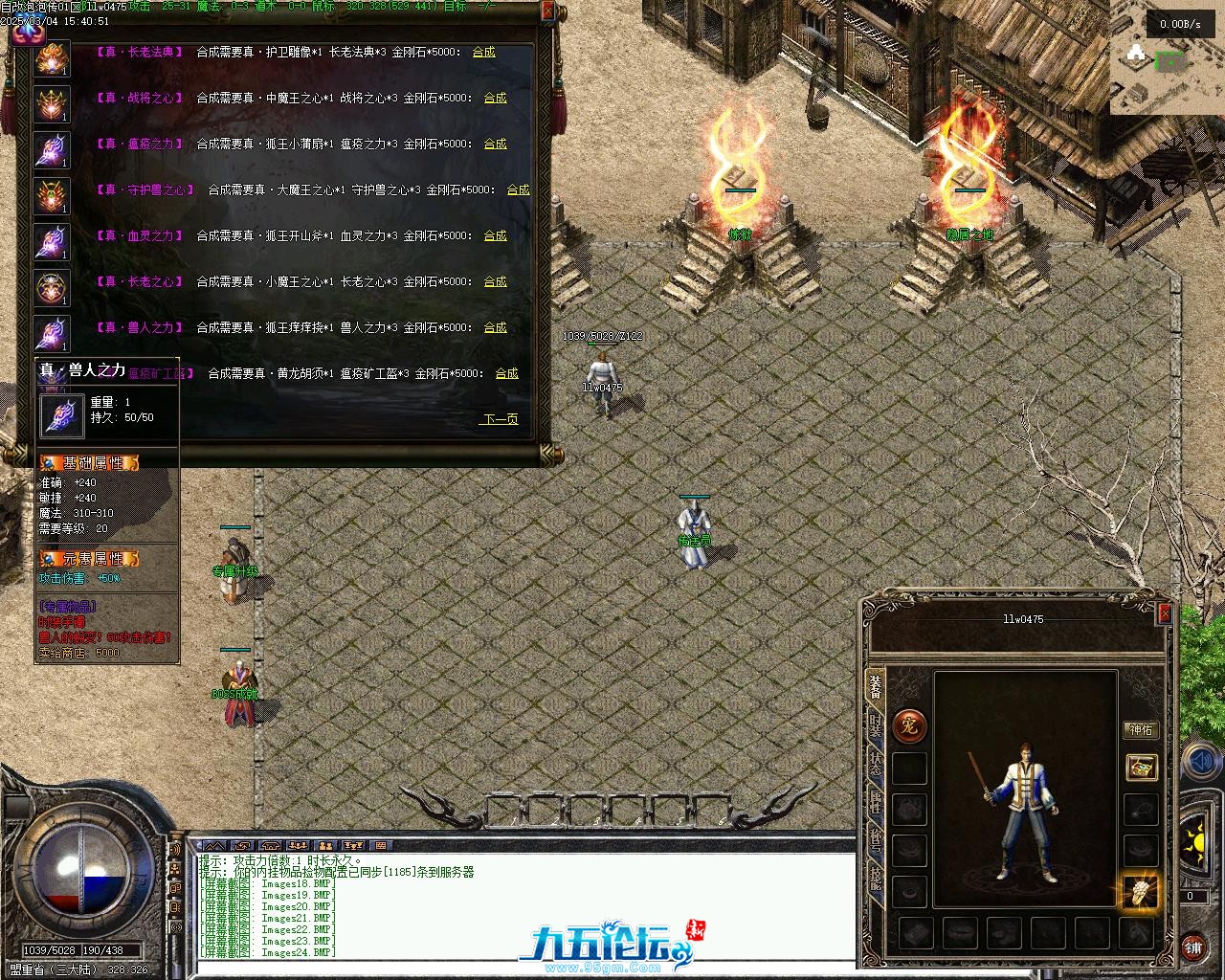Select the glowing glove equipment slot
Image resolution: width=1225 pixels, height=980 pixels.
[x=1140, y=891]
